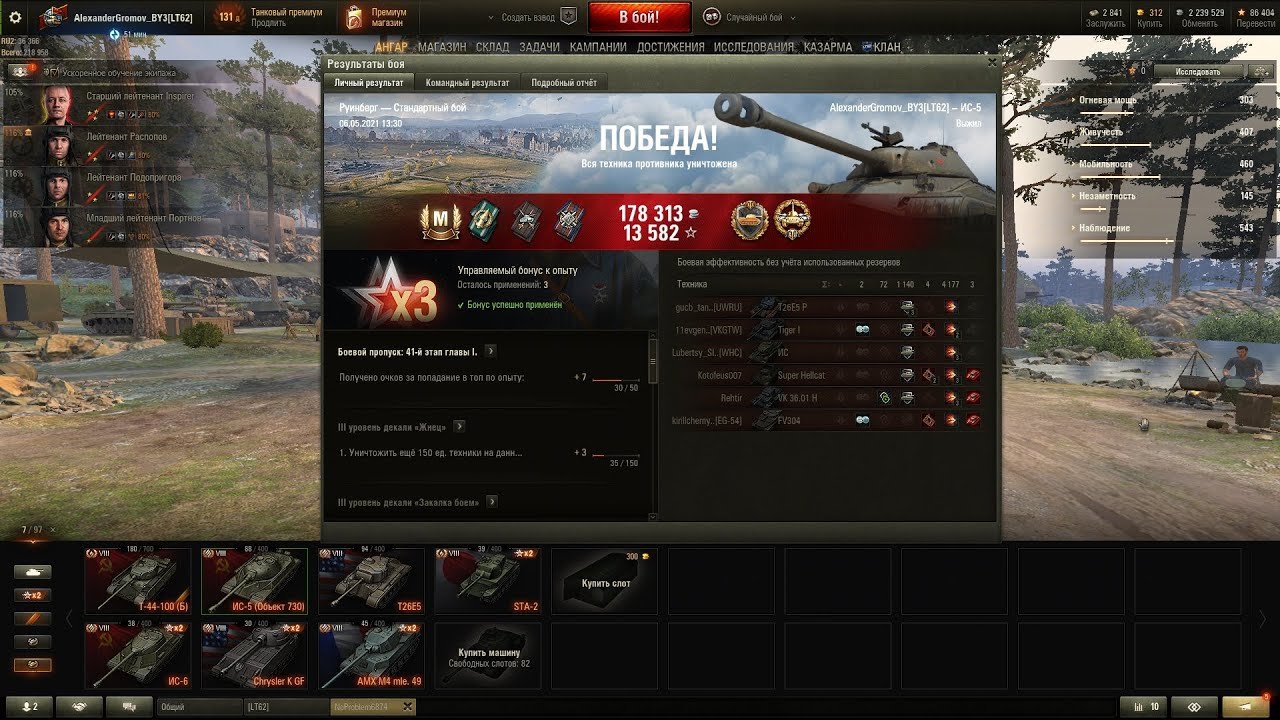The width and height of the screenshot is (1280, 720).
Task: Click the «Исследовать» button
Action: (x=1198, y=72)
